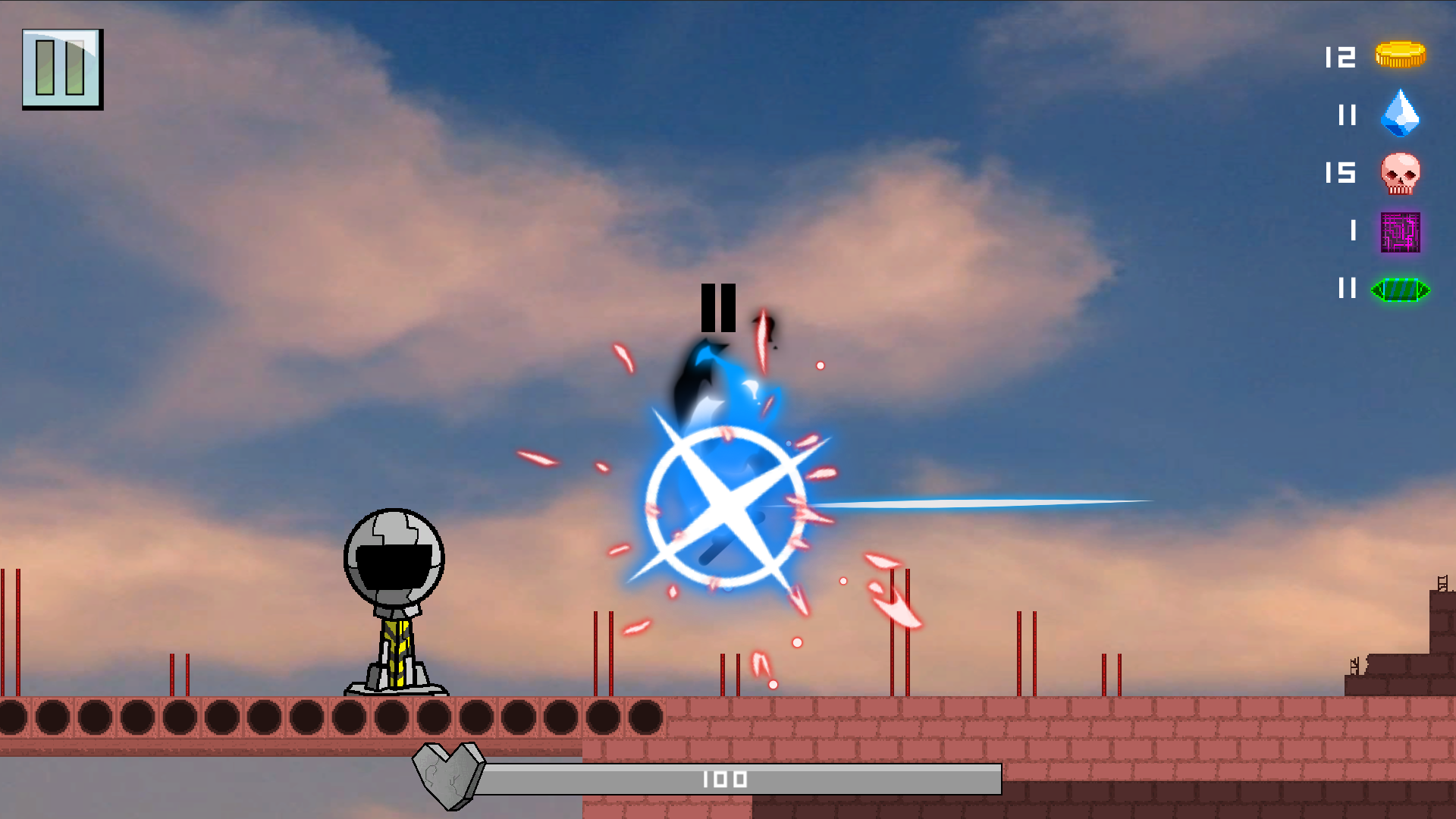Click the gold coin counter icon
The width and height of the screenshot is (1456, 819).
point(1401,55)
